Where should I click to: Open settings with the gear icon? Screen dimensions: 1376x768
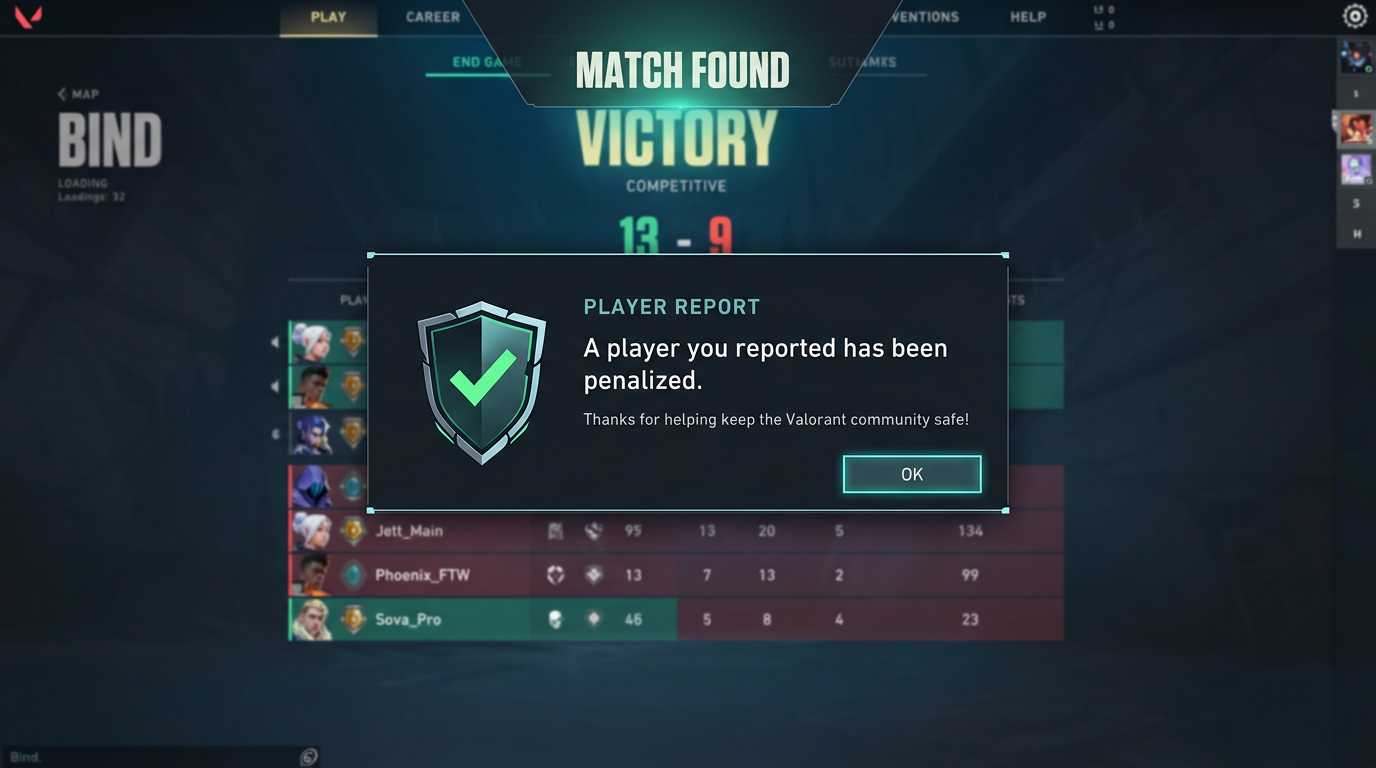point(1355,16)
